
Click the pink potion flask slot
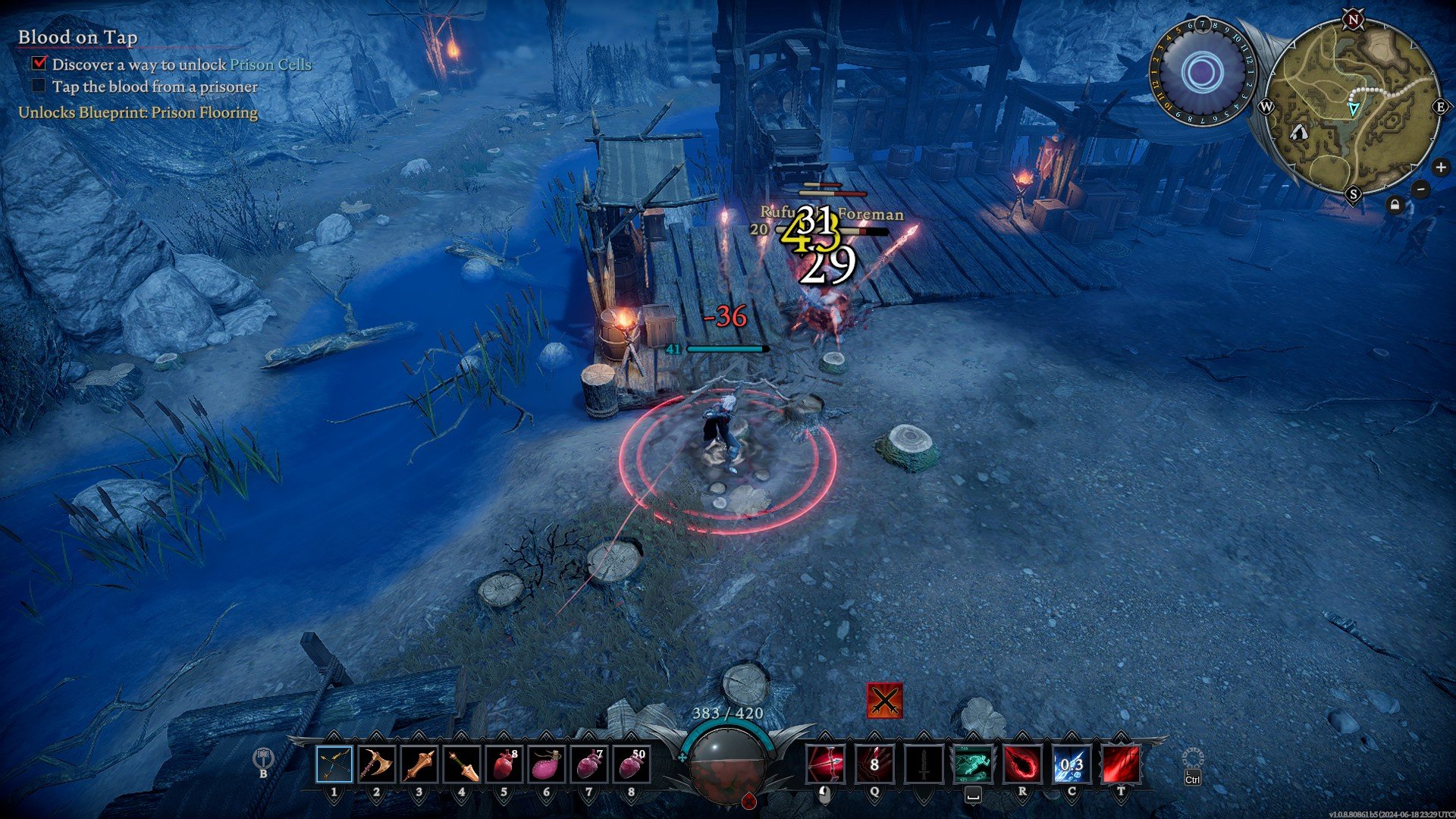pyautogui.click(x=546, y=764)
